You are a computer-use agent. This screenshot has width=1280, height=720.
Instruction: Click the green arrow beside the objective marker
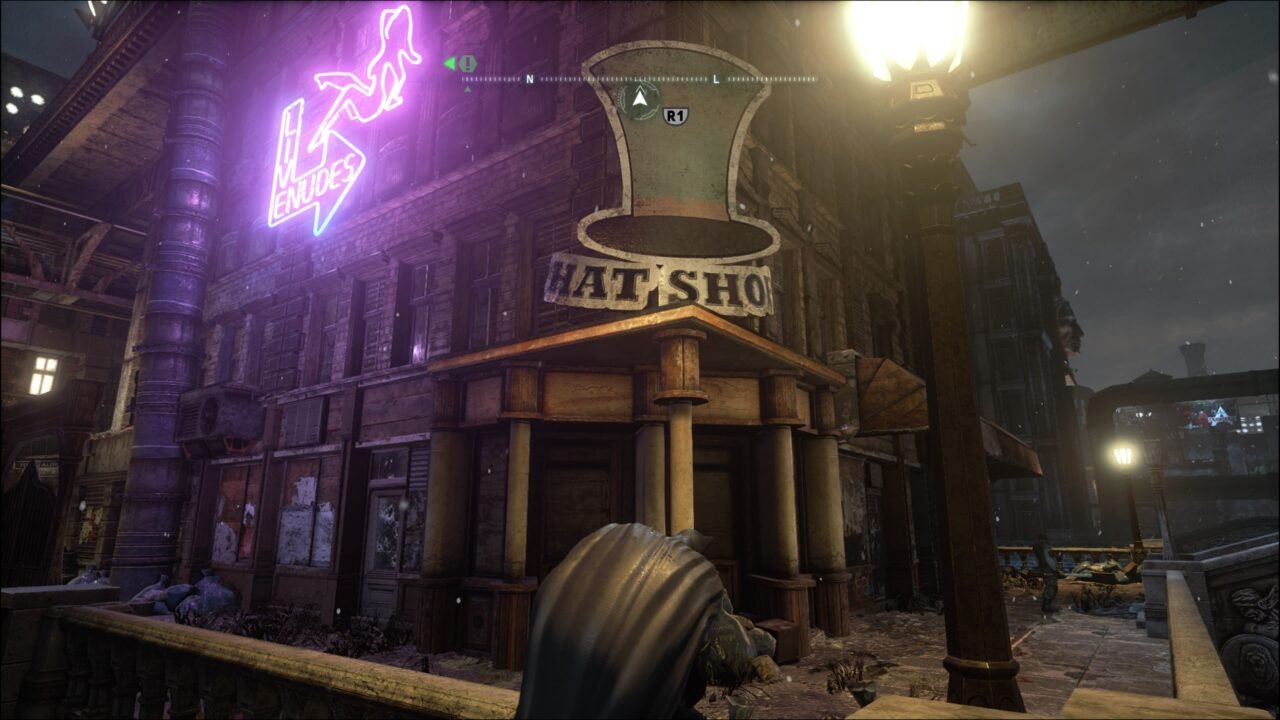tap(448, 62)
